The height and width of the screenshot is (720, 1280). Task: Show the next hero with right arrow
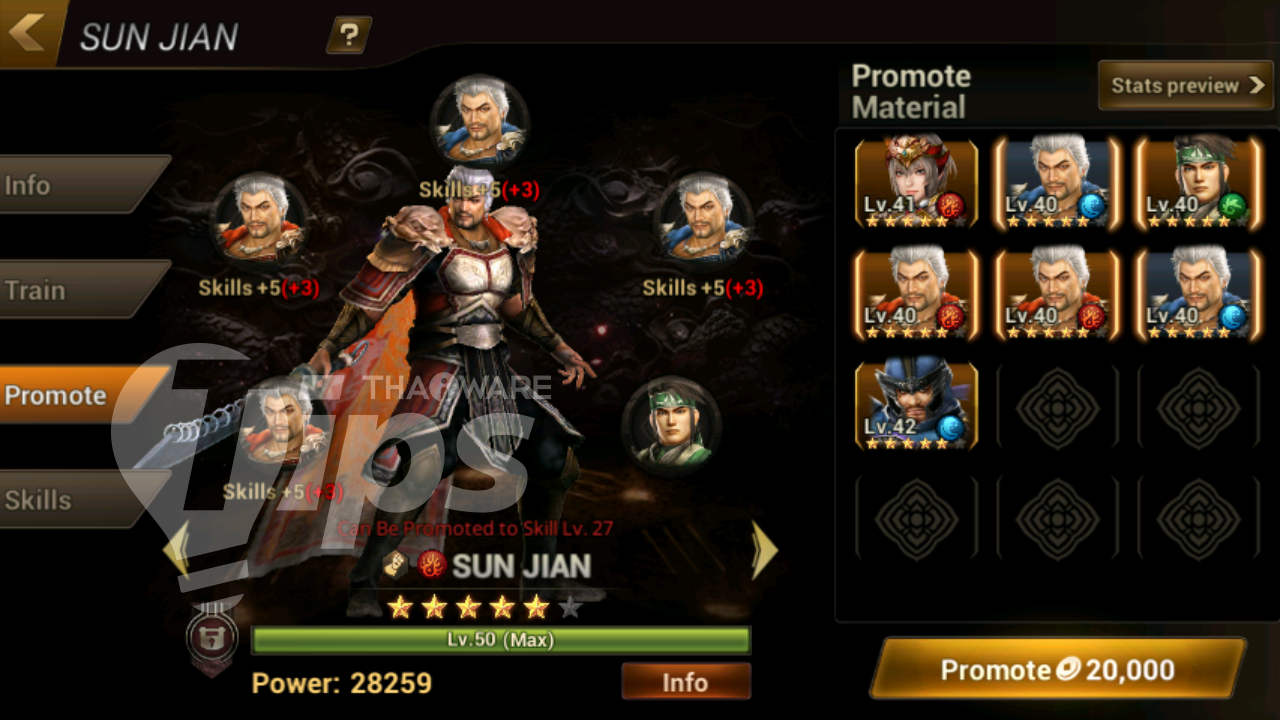pos(764,549)
